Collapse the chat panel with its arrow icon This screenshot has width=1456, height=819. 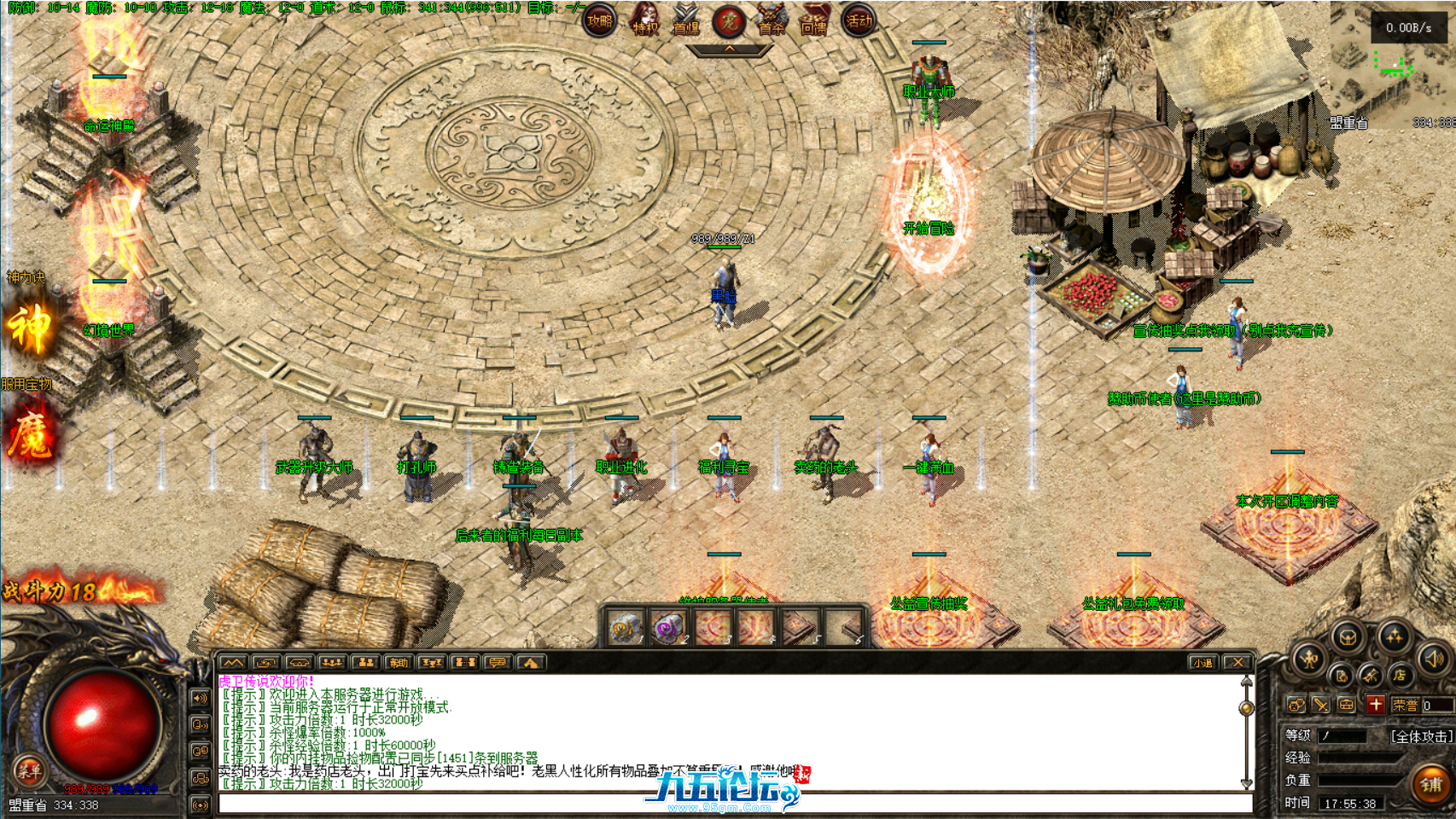click(x=233, y=663)
